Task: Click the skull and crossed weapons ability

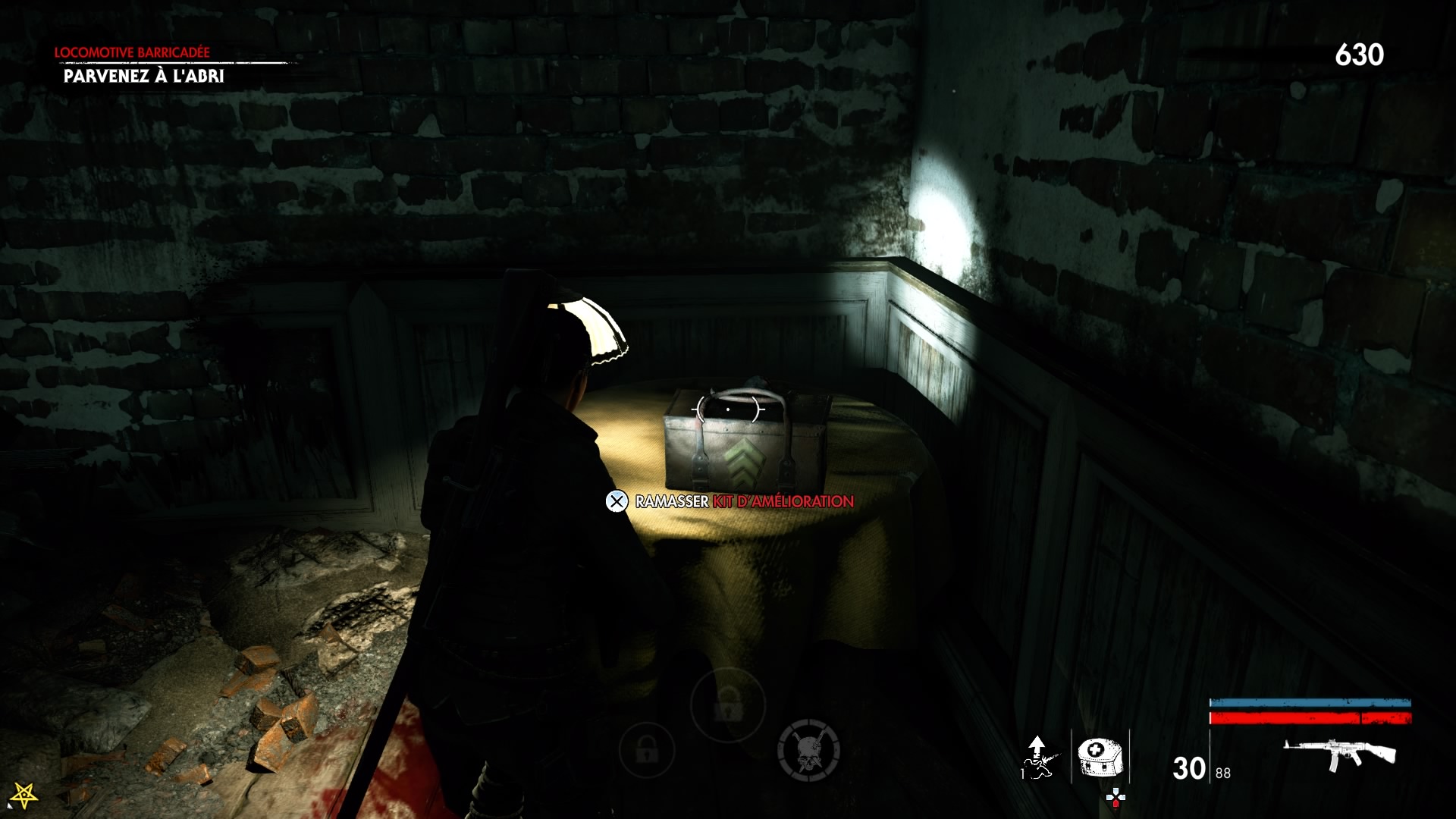Action: pyautogui.click(x=808, y=750)
